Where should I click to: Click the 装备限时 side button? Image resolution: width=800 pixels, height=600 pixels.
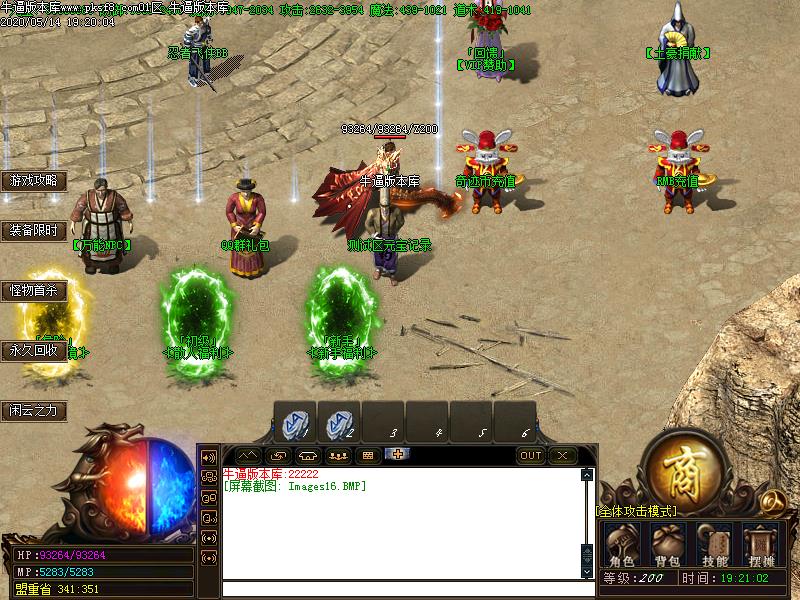(x=34, y=231)
